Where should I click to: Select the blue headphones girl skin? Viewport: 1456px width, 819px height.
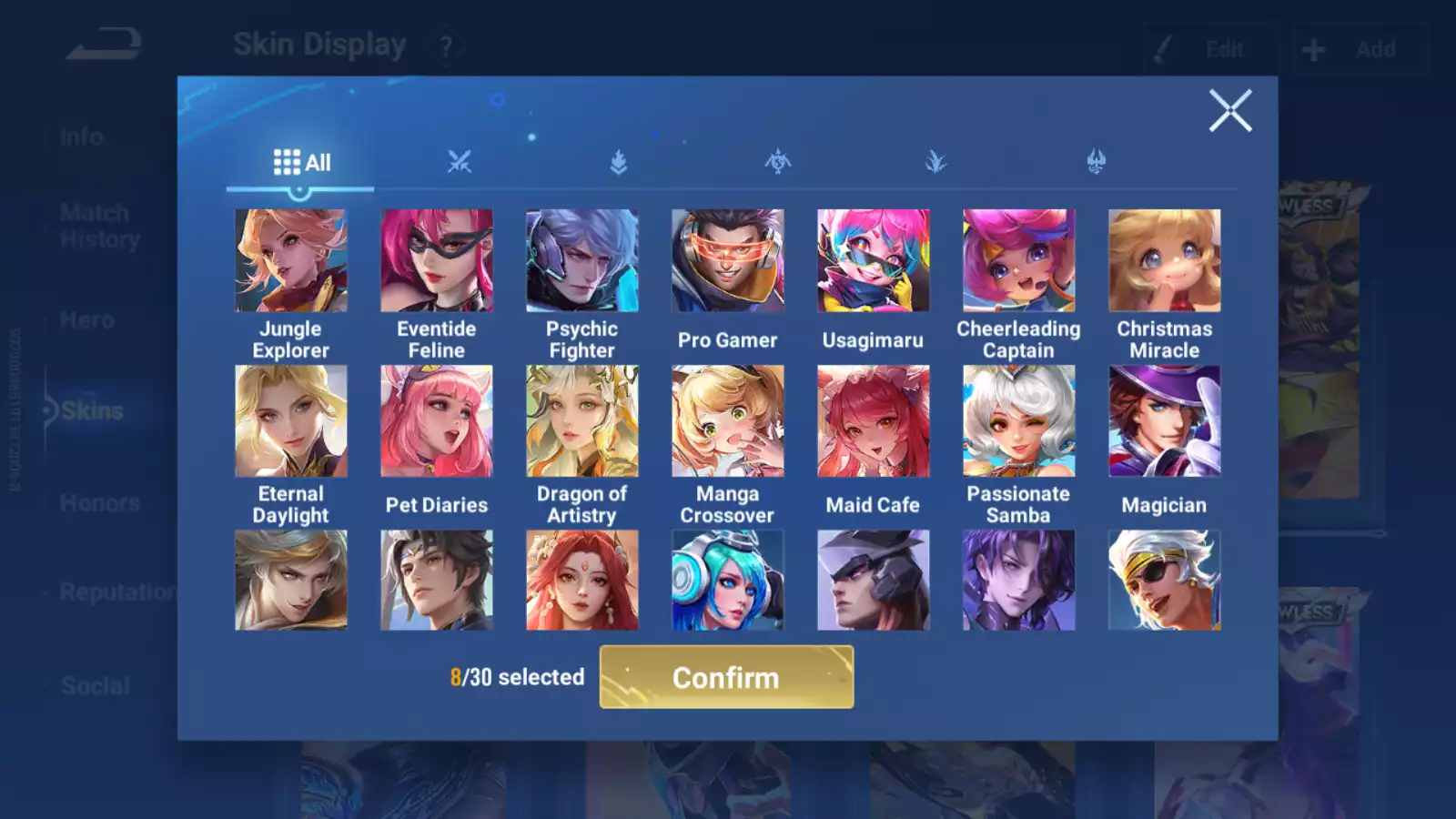(x=728, y=581)
